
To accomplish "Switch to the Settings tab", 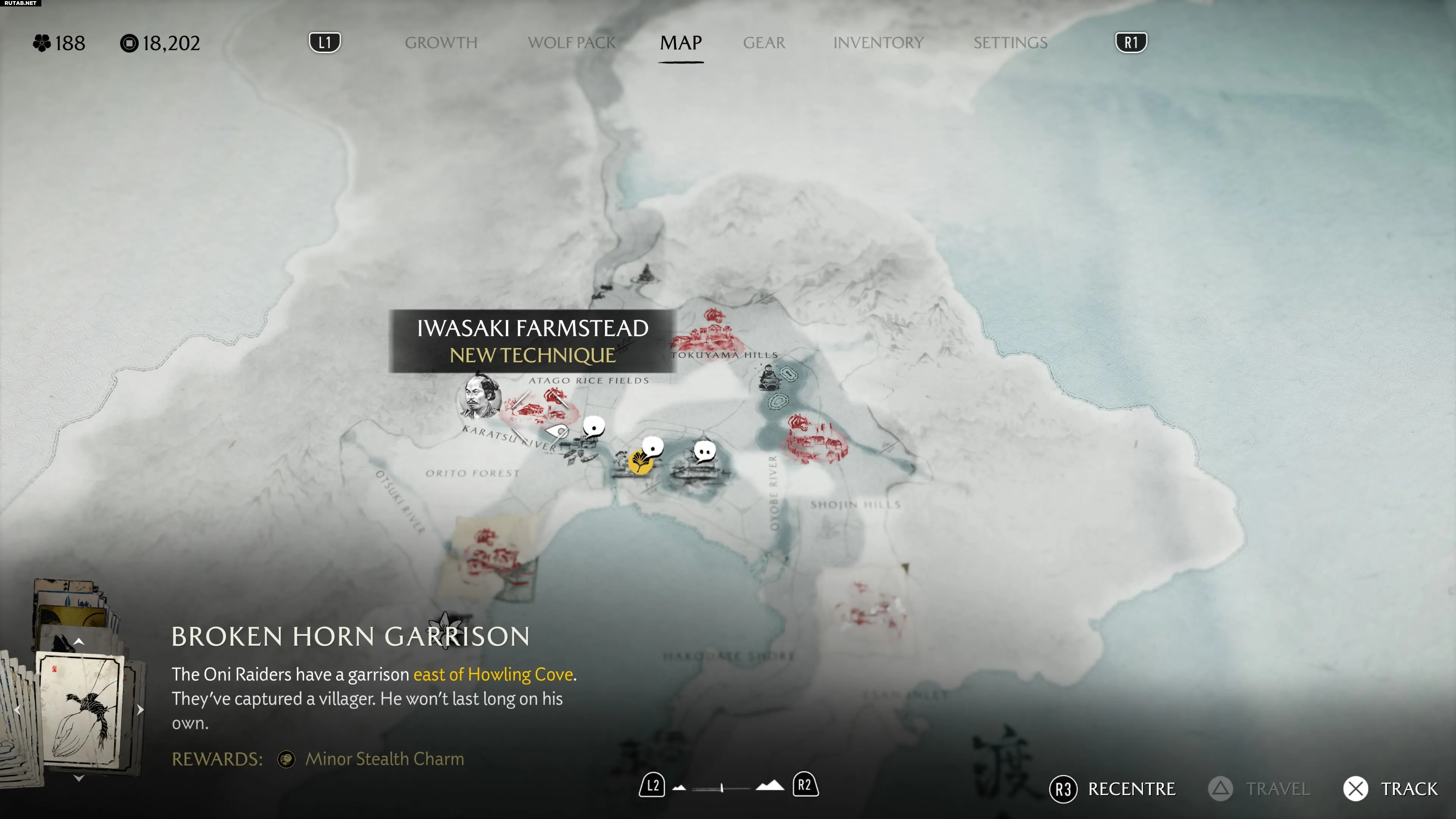I will (1010, 43).
